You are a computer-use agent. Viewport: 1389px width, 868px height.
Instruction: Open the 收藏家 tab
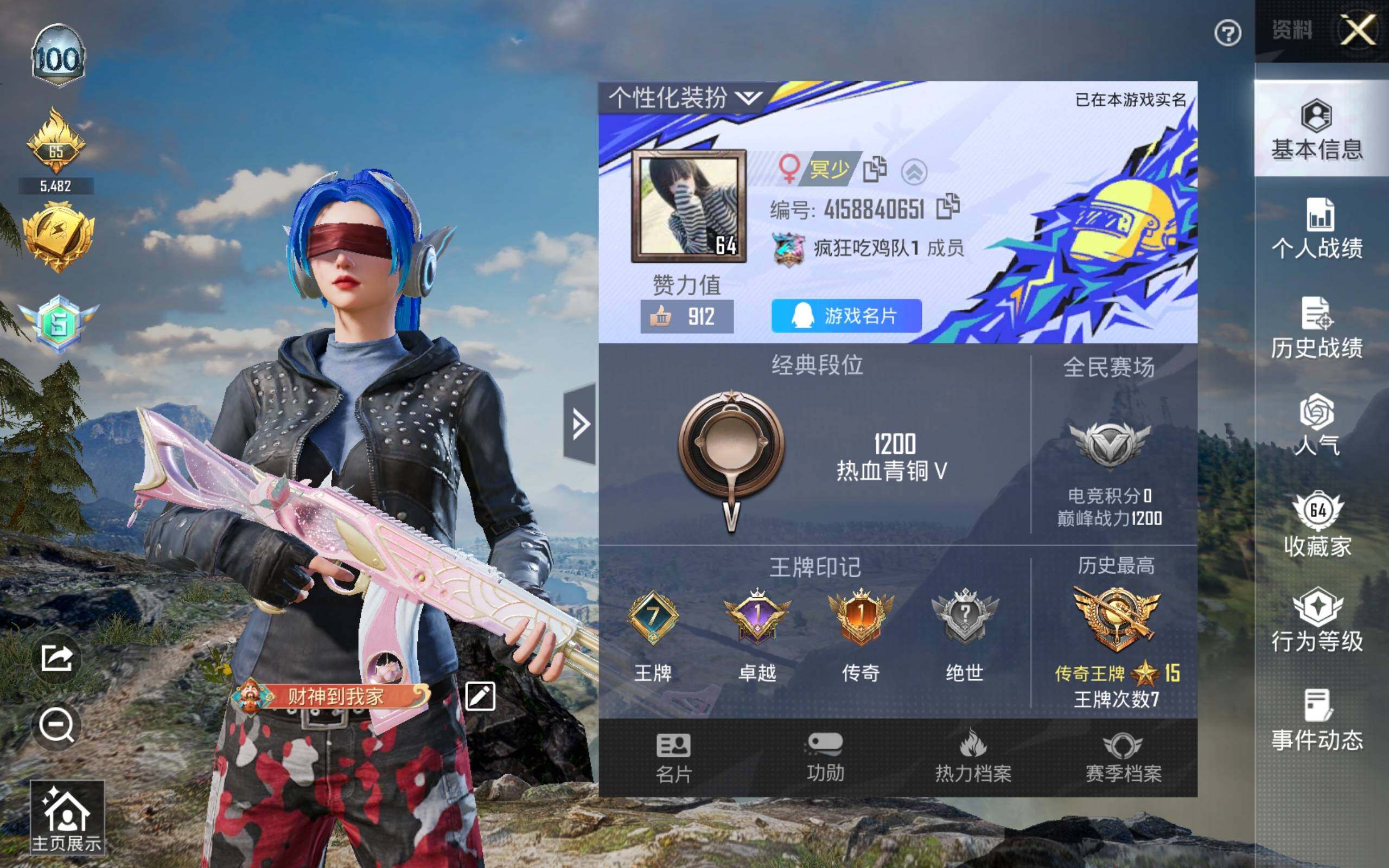pos(1317,524)
